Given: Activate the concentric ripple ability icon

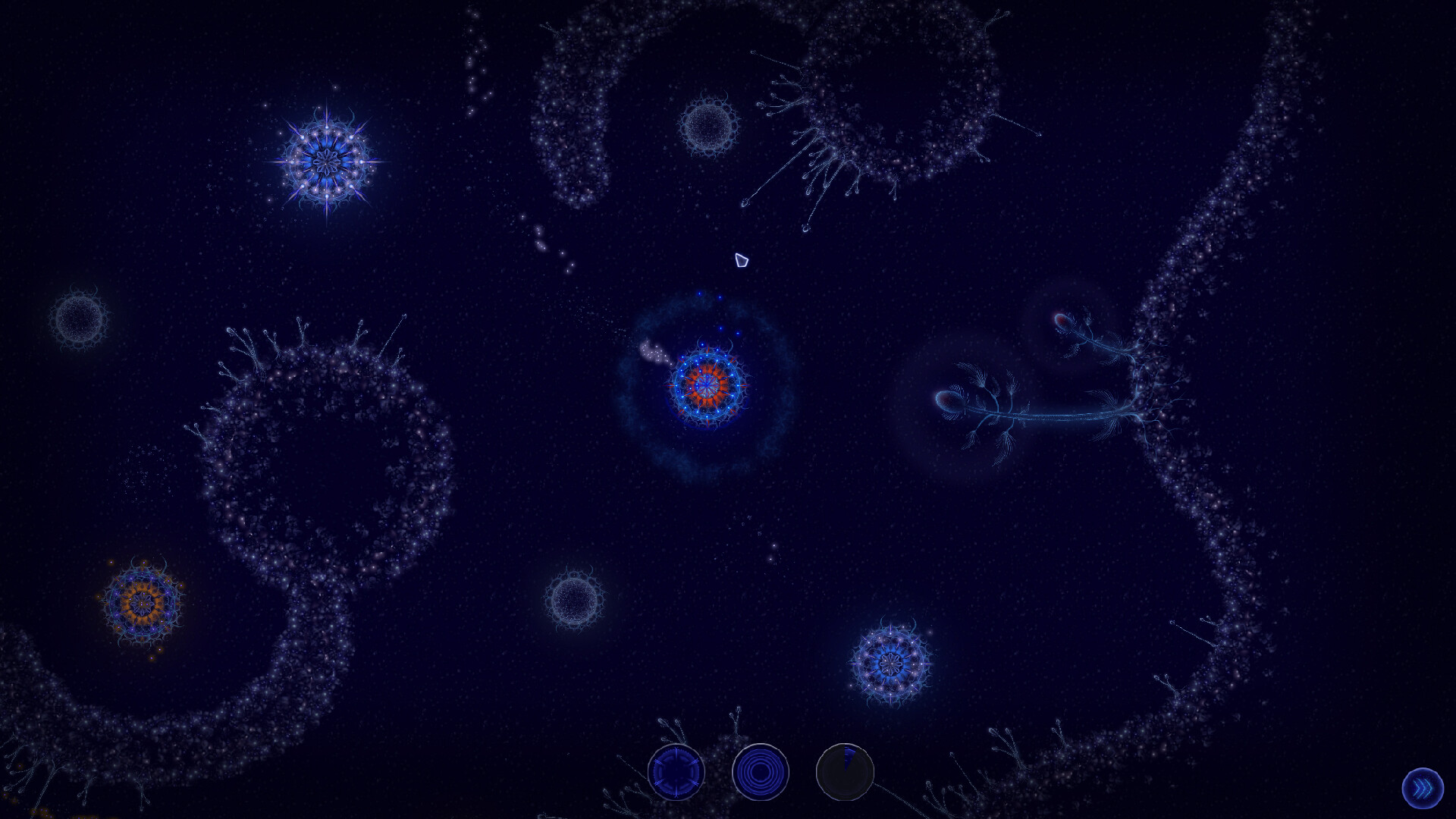Looking at the screenshot, I should click(762, 771).
